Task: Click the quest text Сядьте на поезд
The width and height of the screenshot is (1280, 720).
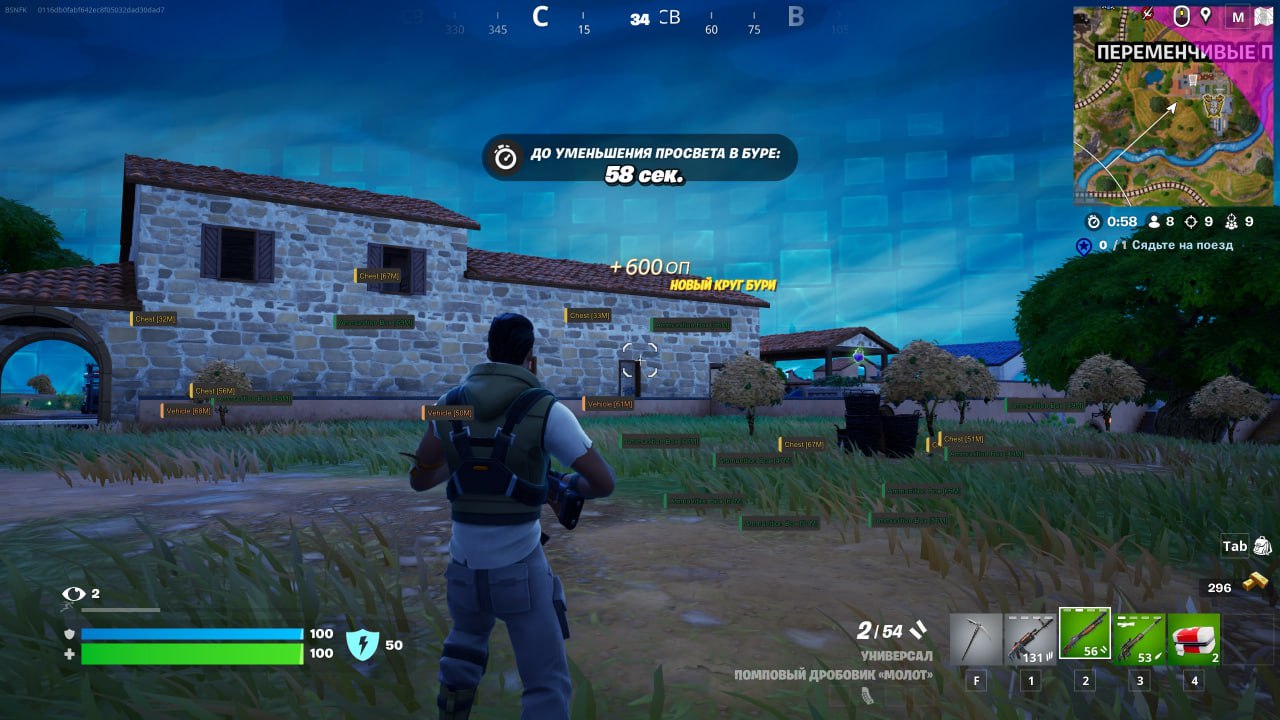Action: (1180, 245)
